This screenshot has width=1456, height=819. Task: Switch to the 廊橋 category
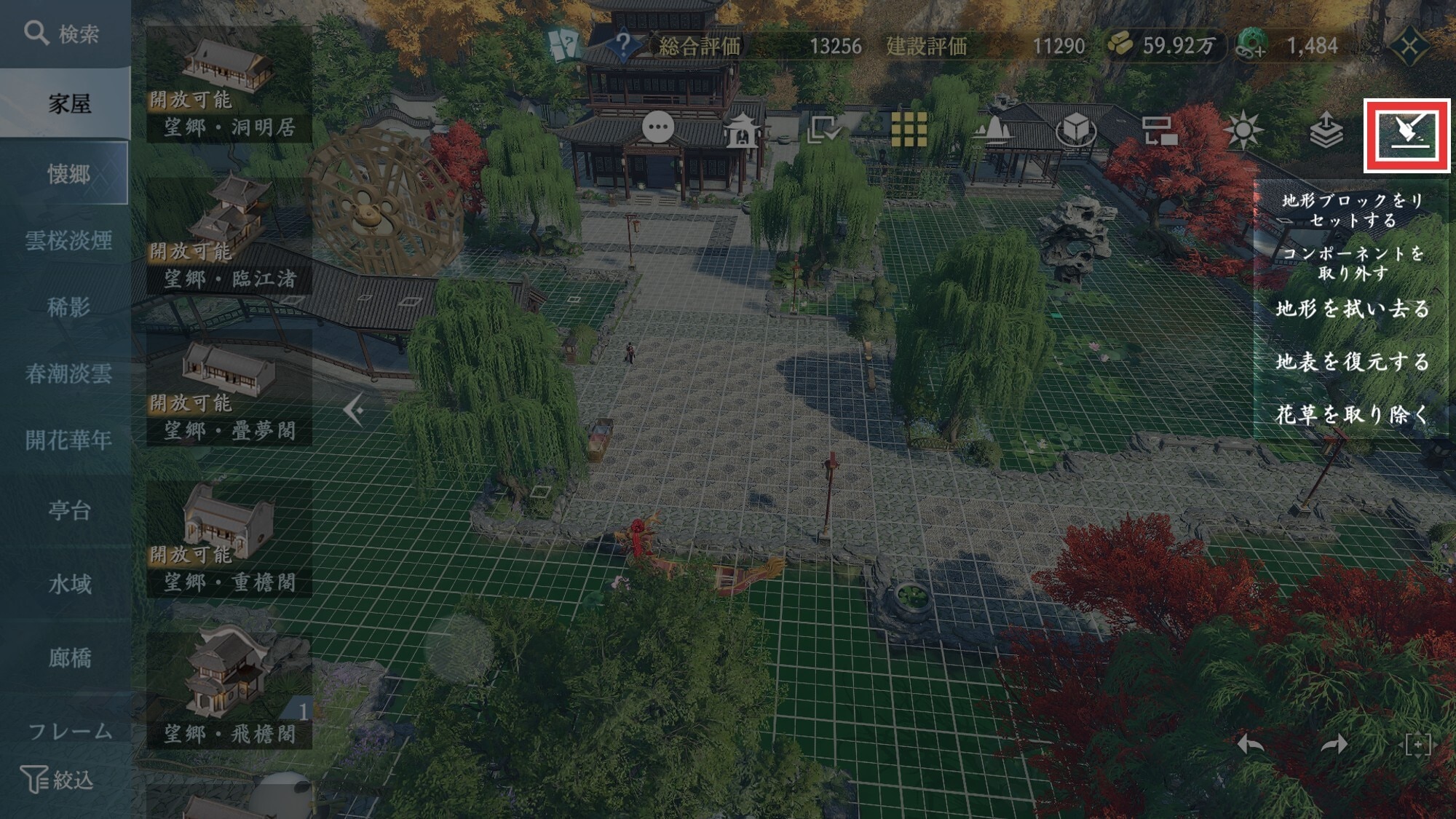tap(69, 658)
